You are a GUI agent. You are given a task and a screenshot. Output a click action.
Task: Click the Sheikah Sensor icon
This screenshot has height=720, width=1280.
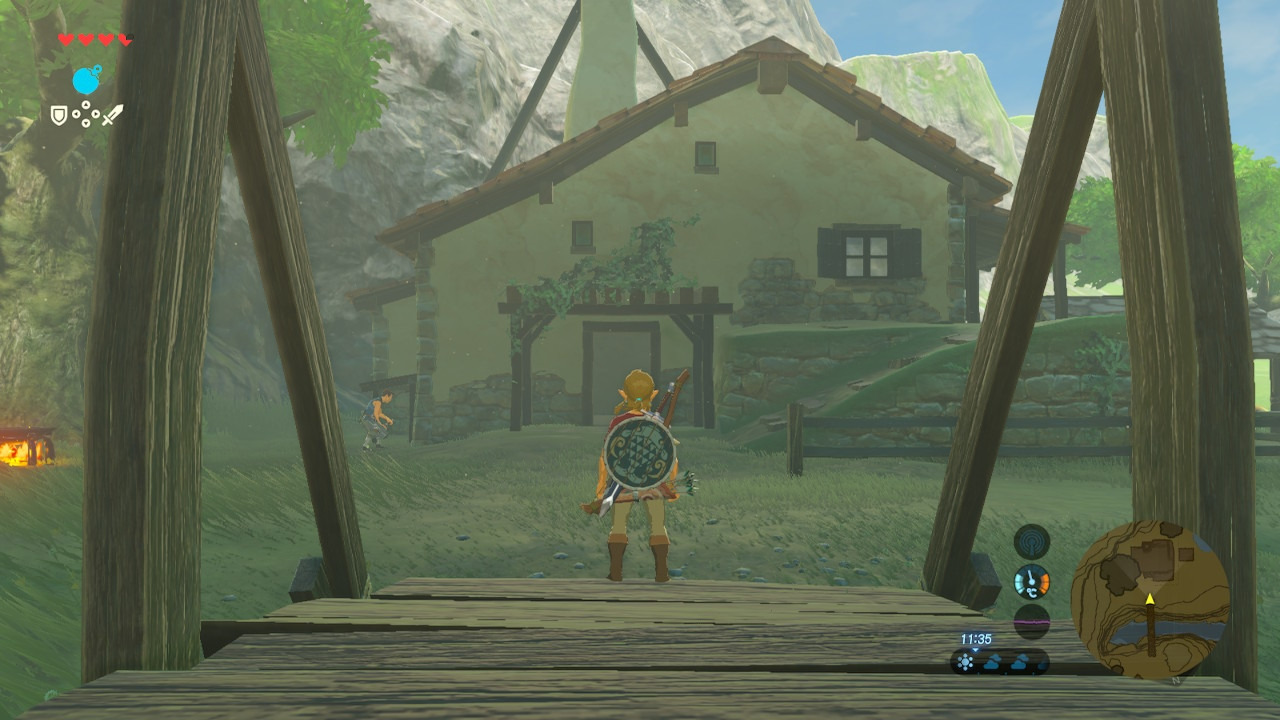point(1032,541)
